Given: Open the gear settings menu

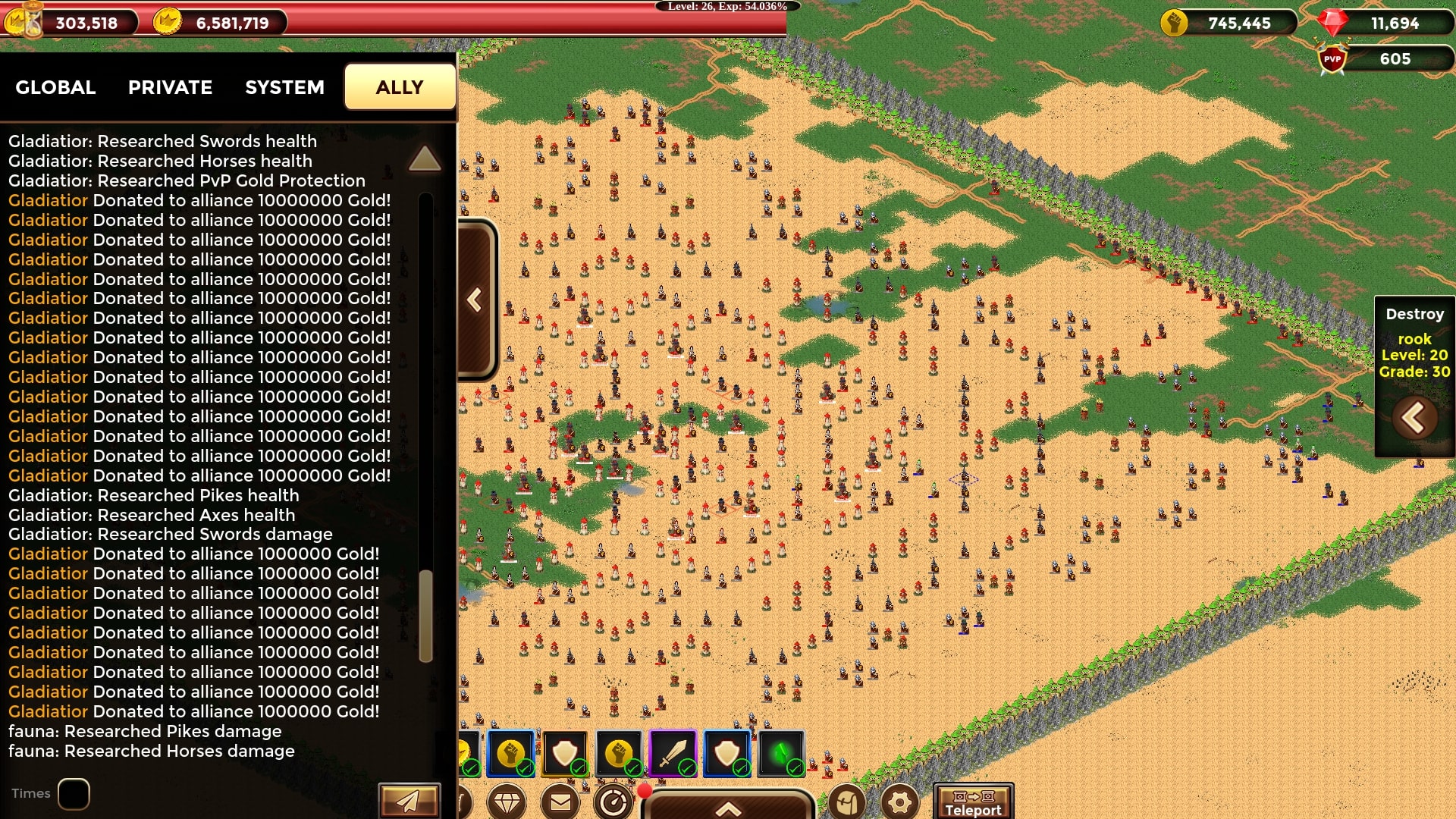Looking at the screenshot, I should [900, 802].
